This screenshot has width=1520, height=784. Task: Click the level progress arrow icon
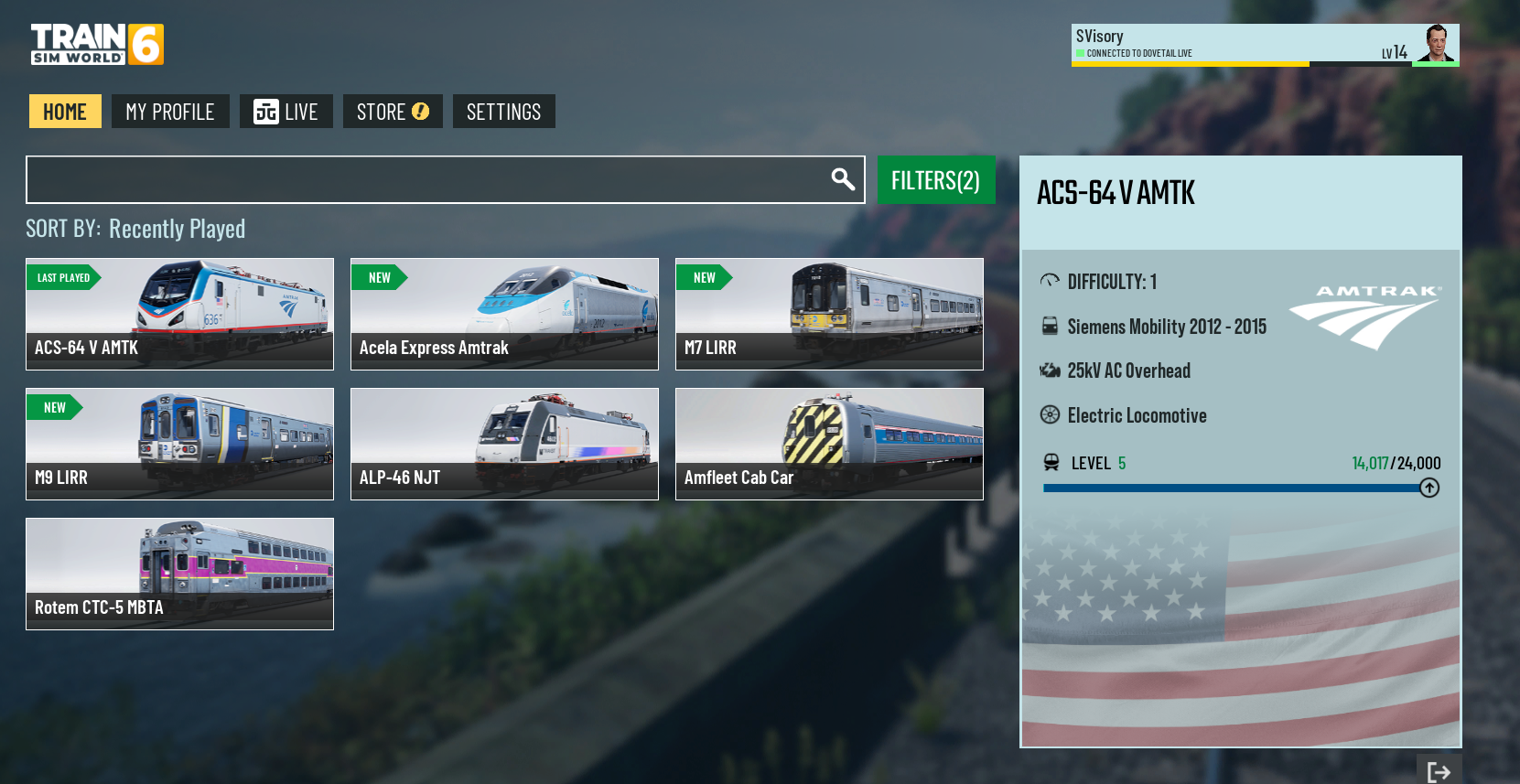pos(1429,488)
